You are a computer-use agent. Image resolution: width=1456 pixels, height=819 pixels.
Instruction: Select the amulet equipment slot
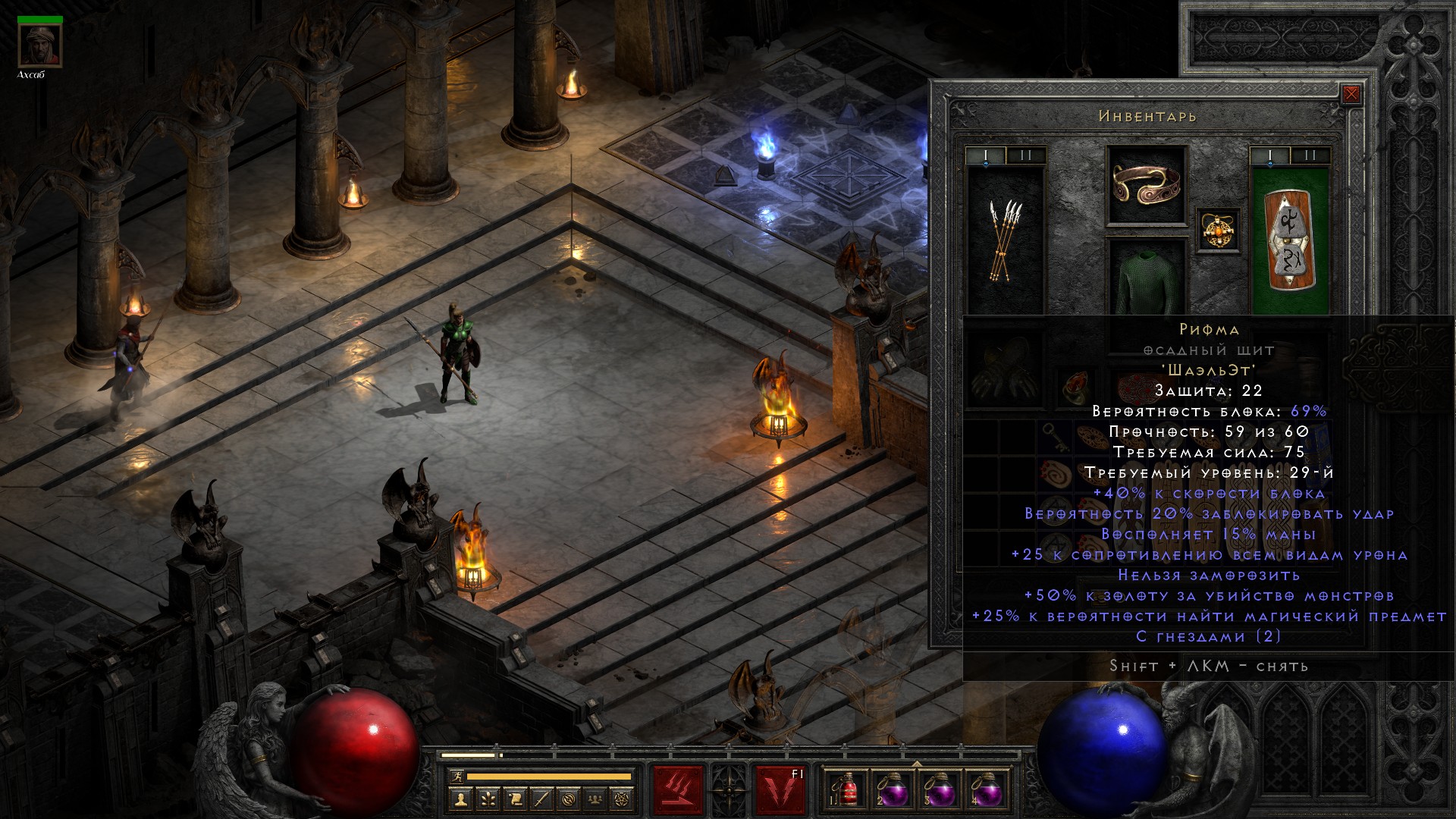(1219, 230)
